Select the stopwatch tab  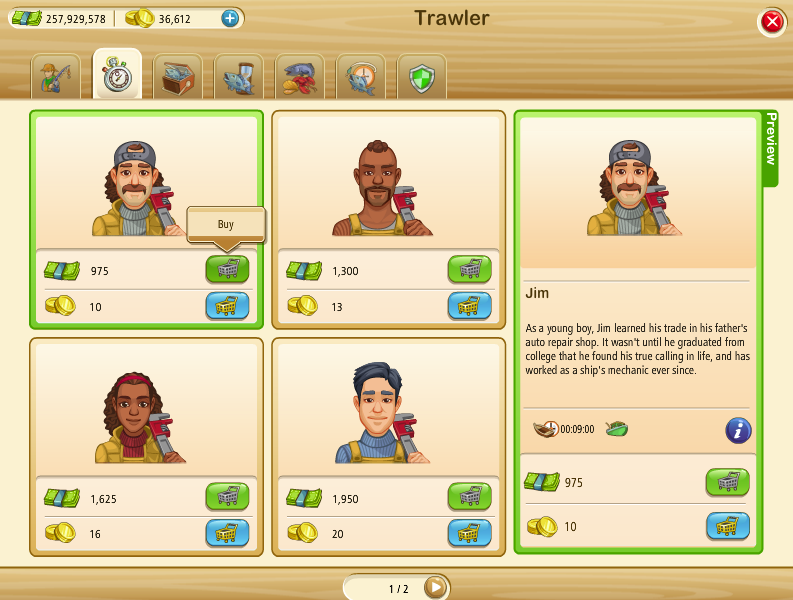pyautogui.click(x=117, y=76)
